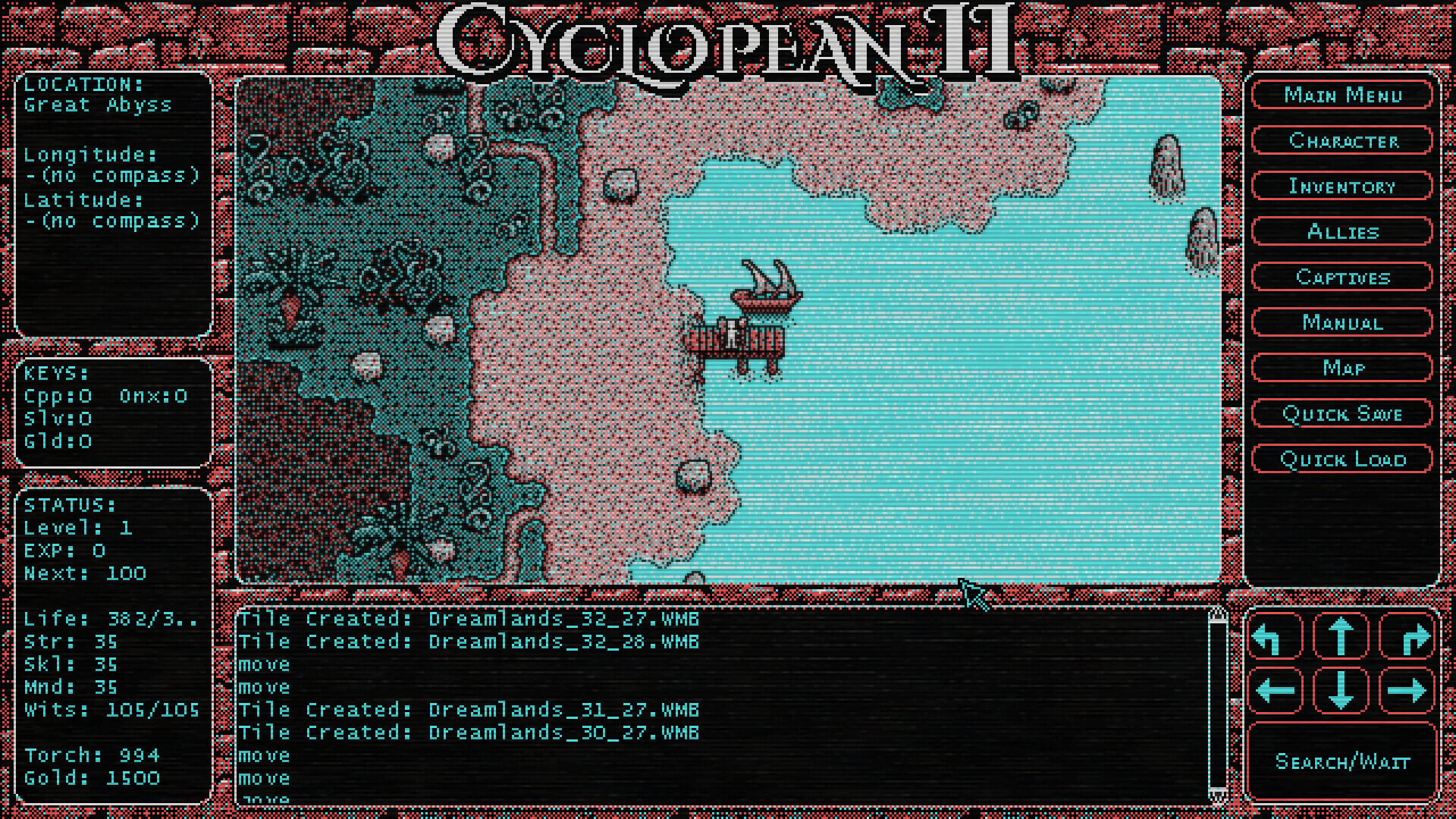Open the Character sheet
1456x819 pixels.
pos(1341,140)
